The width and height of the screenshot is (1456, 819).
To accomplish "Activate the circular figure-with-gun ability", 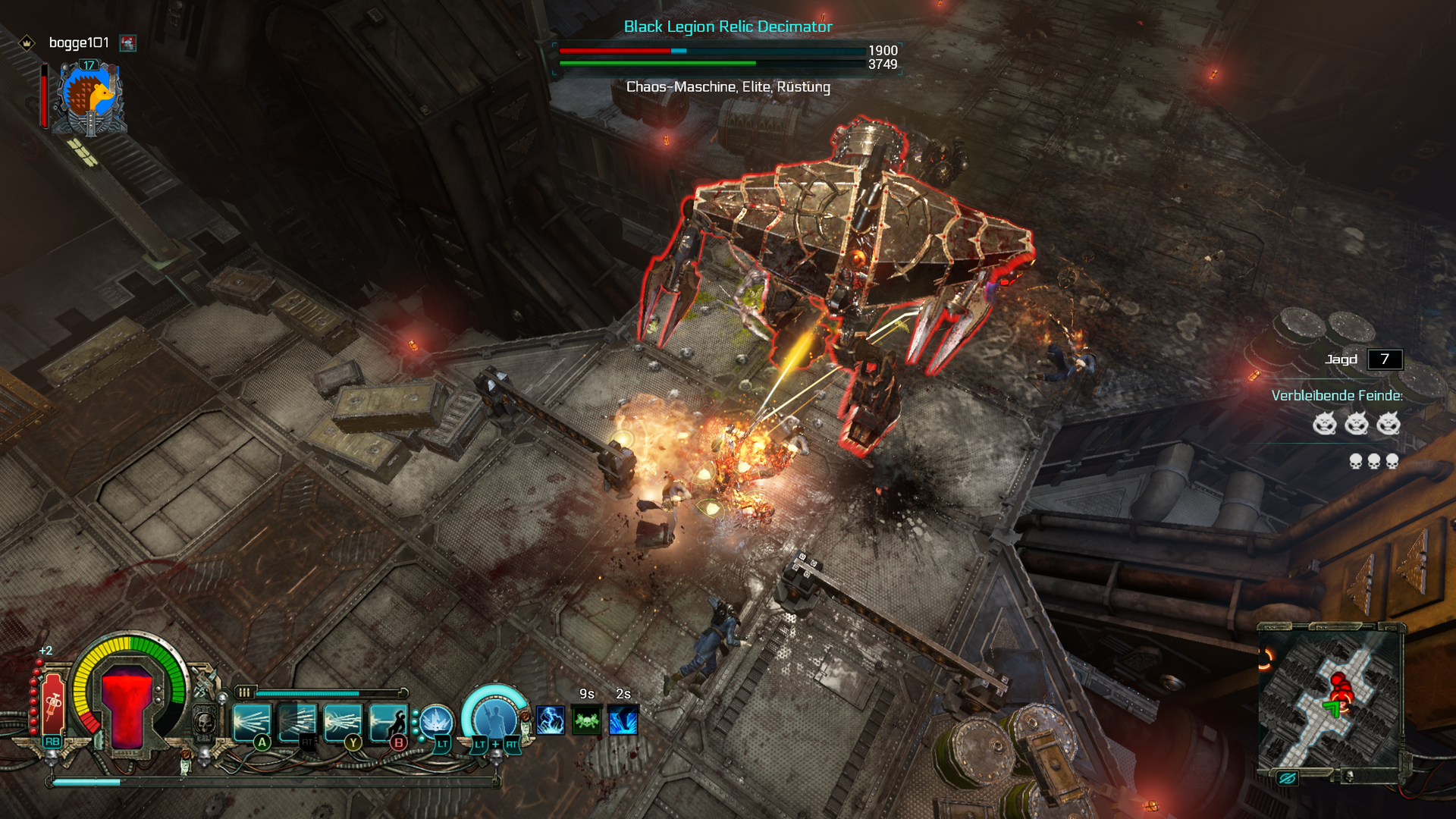I will click(495, 717).
